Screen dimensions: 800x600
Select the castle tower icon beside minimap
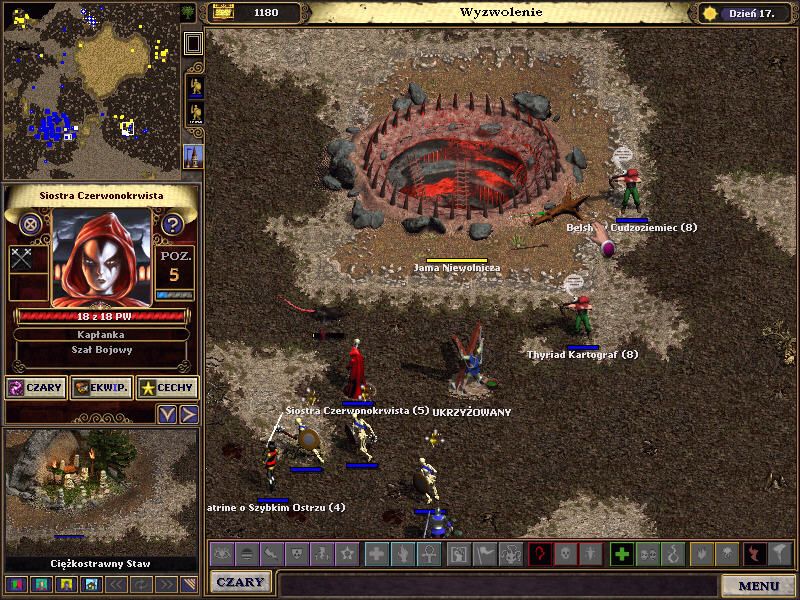[x=193, y=155]
